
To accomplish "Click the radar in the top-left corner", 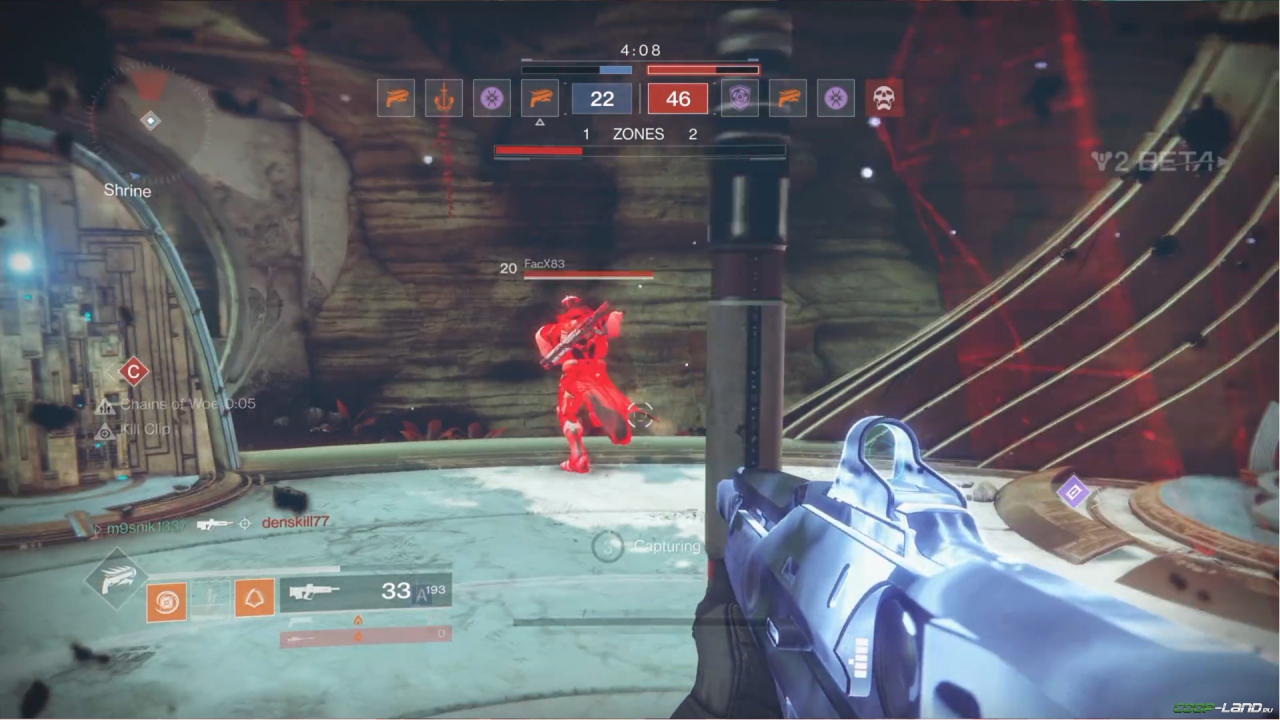I will (x=150, y=120).
